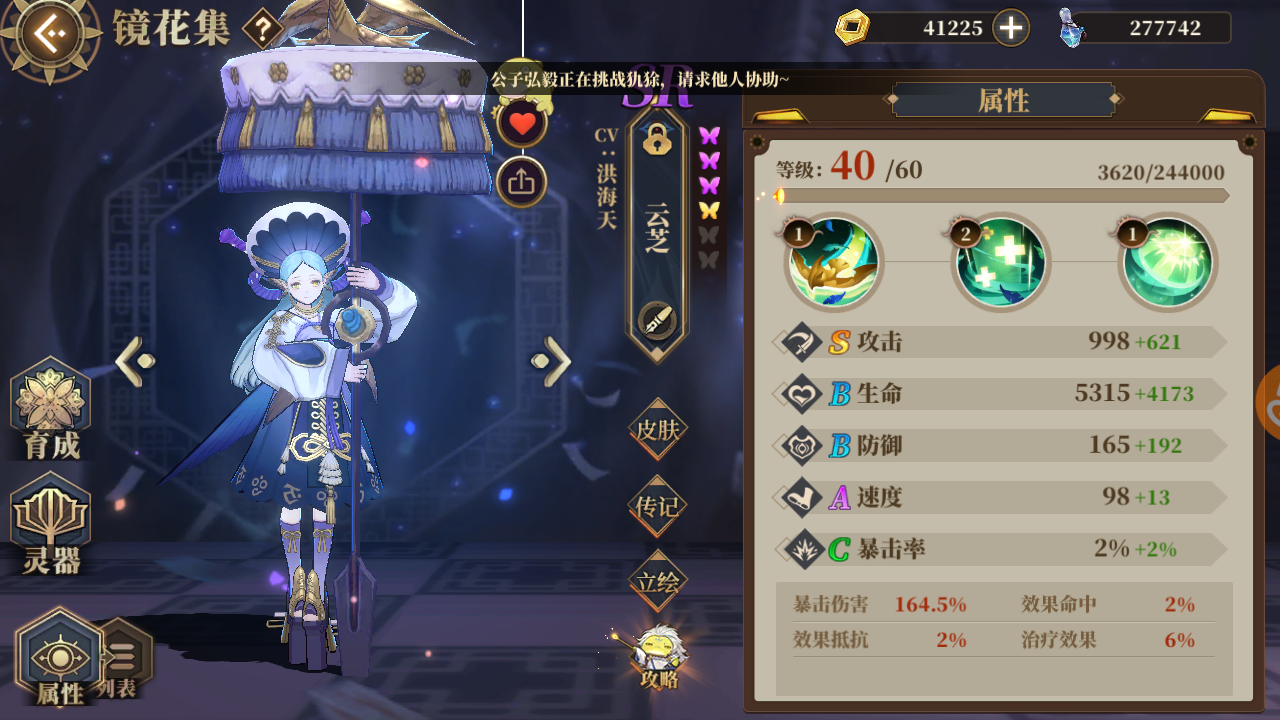Click the level 40/60 experience progress bar
This screenshot has width=1280, height=720.
(x=1000, y=197)
